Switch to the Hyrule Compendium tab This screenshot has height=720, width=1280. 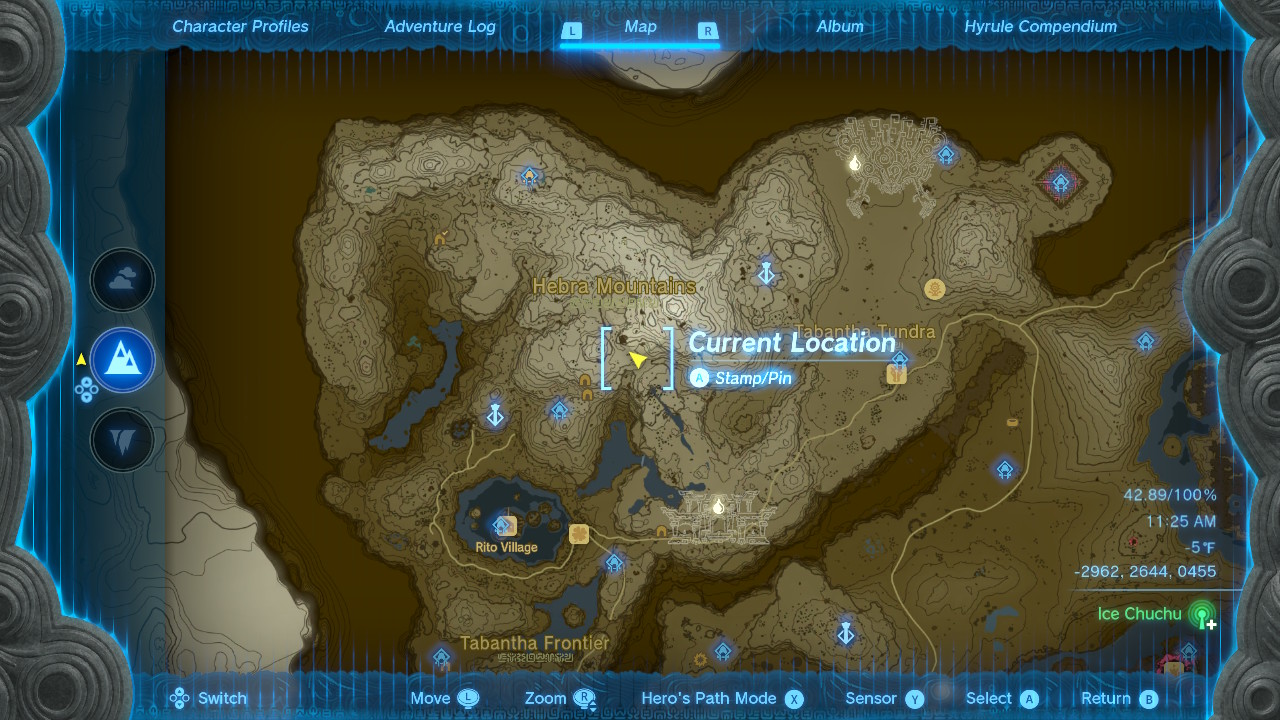click(1040, 27)
